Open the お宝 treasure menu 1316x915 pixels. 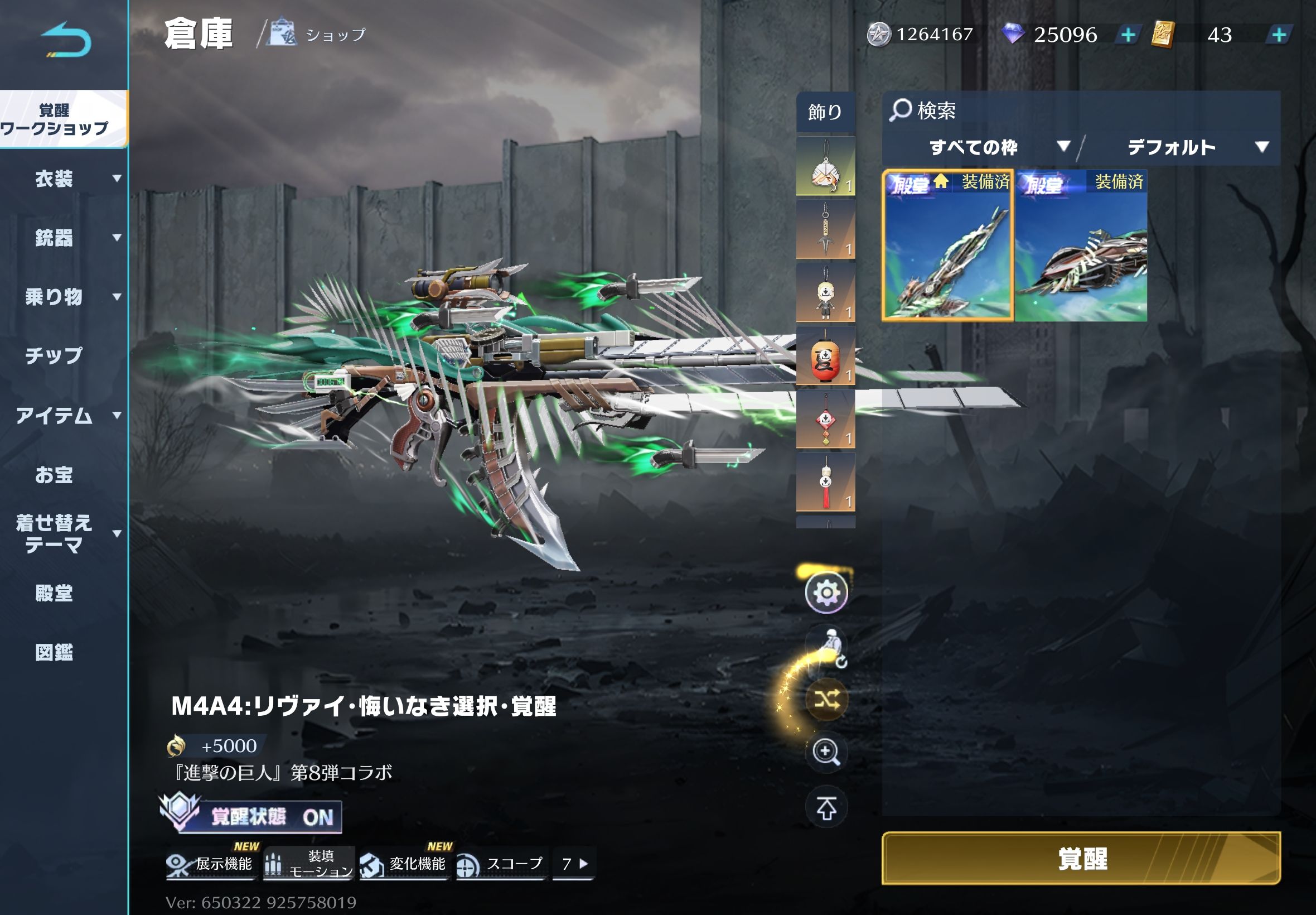pyautogui.click(x=55, y=475)
